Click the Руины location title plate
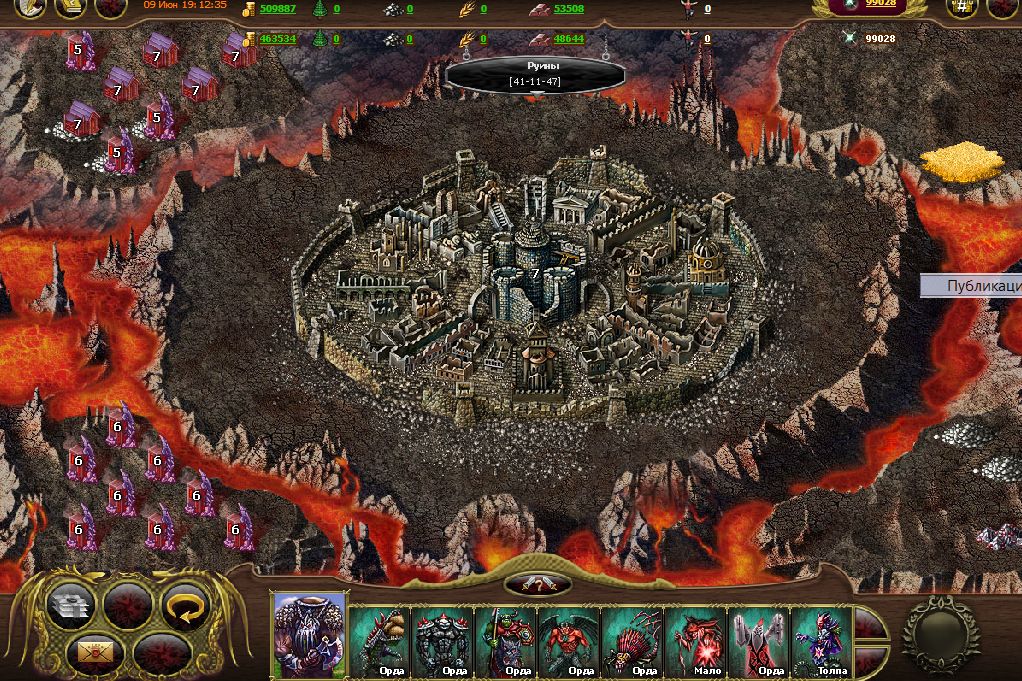This screenshot has height=681, width=1022. [x=534, y=73]
